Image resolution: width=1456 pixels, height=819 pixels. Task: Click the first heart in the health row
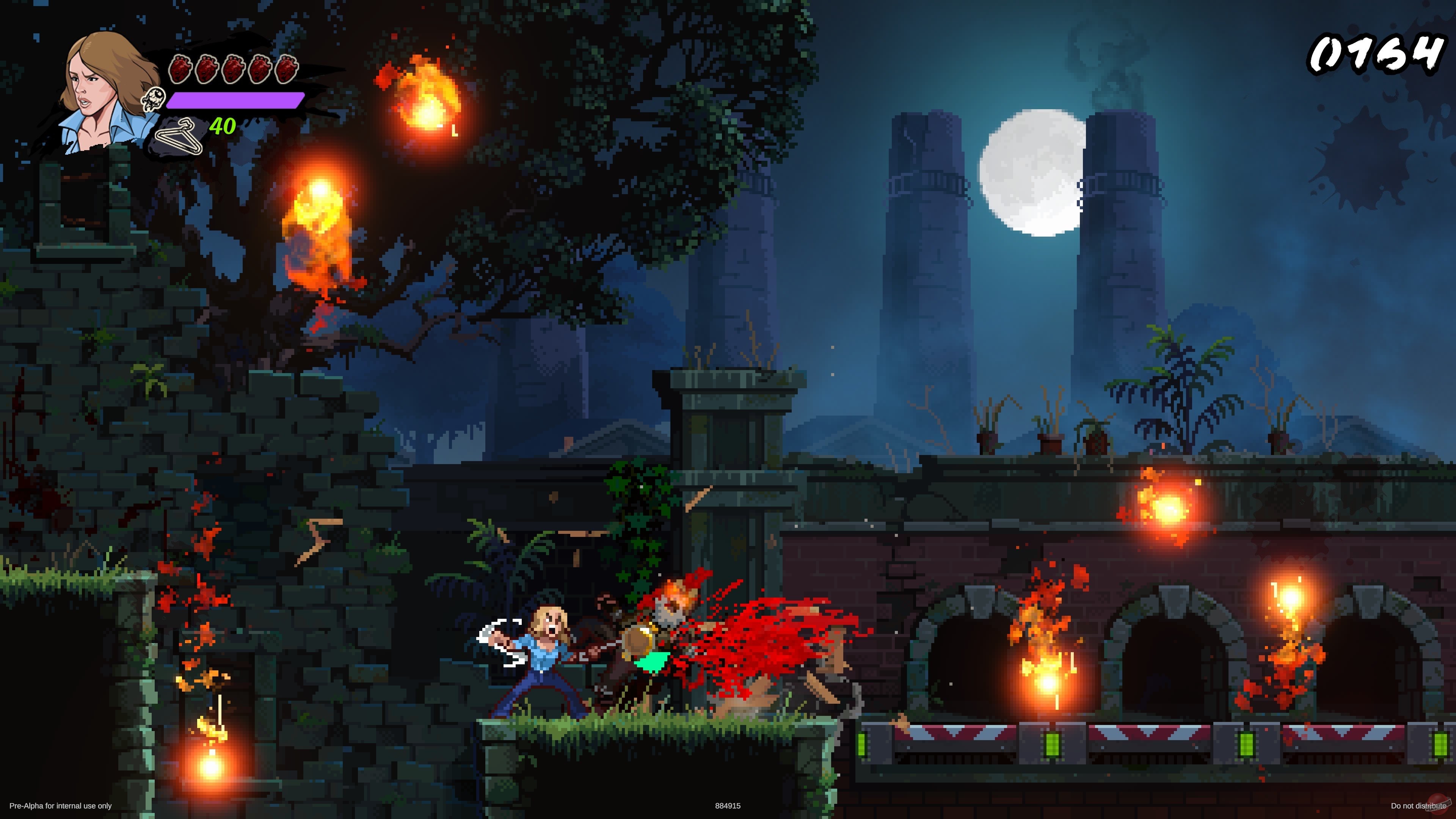tap(181, 69)
